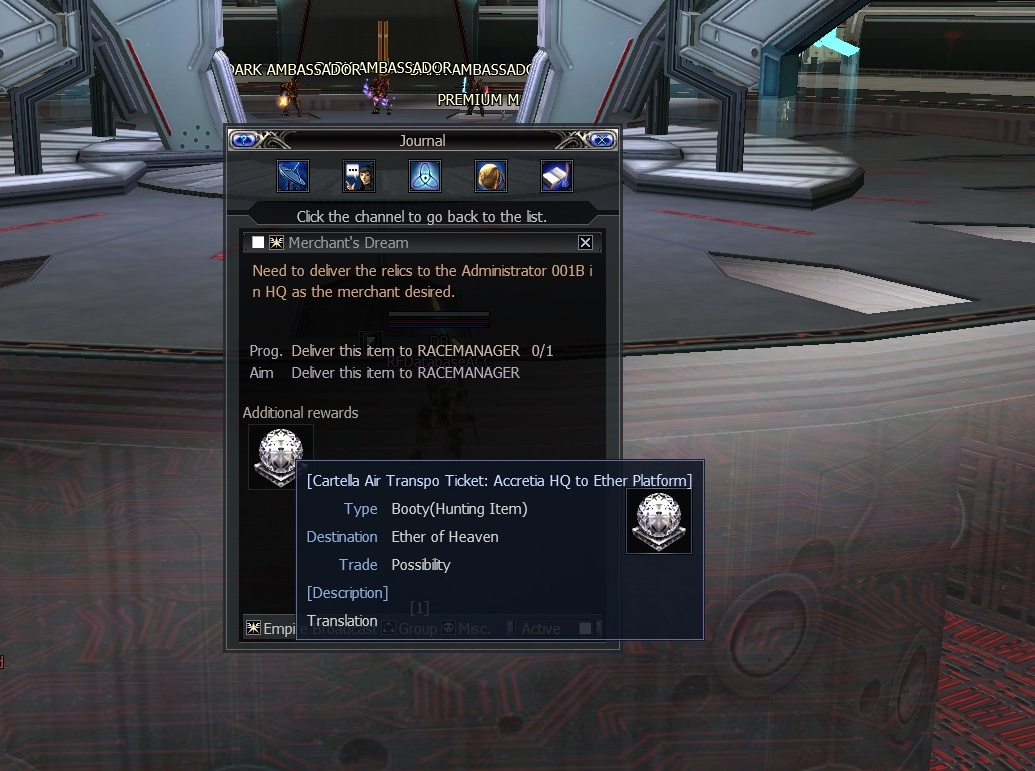Select the satellite dish icon
This screenshot has width=1035, height=771.
click(293, 176)
